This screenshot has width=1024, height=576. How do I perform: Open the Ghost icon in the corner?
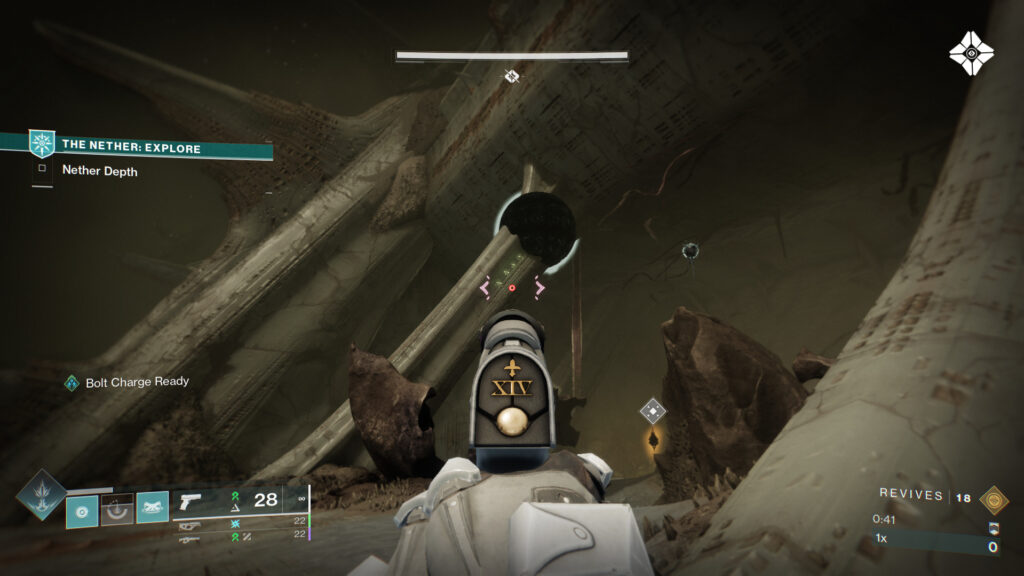coord(971,53)
